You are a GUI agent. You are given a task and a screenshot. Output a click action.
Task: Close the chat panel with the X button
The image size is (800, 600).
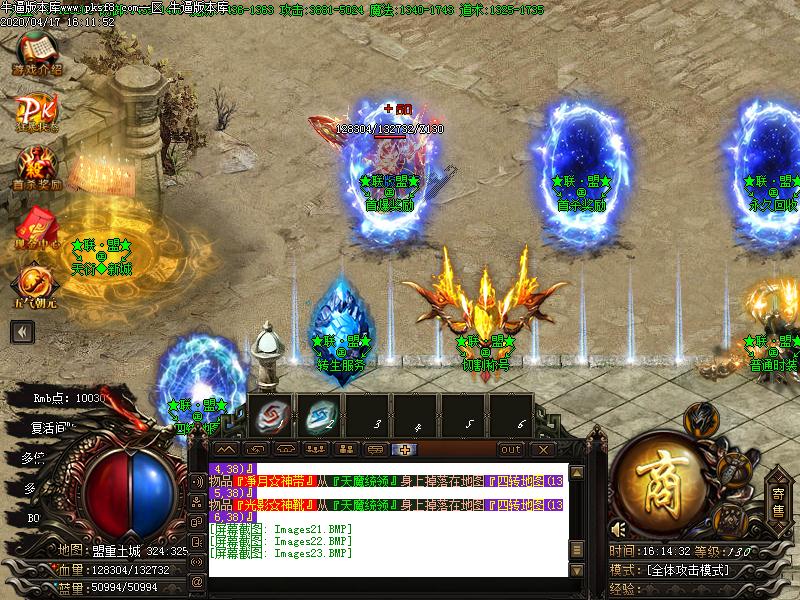544,449
